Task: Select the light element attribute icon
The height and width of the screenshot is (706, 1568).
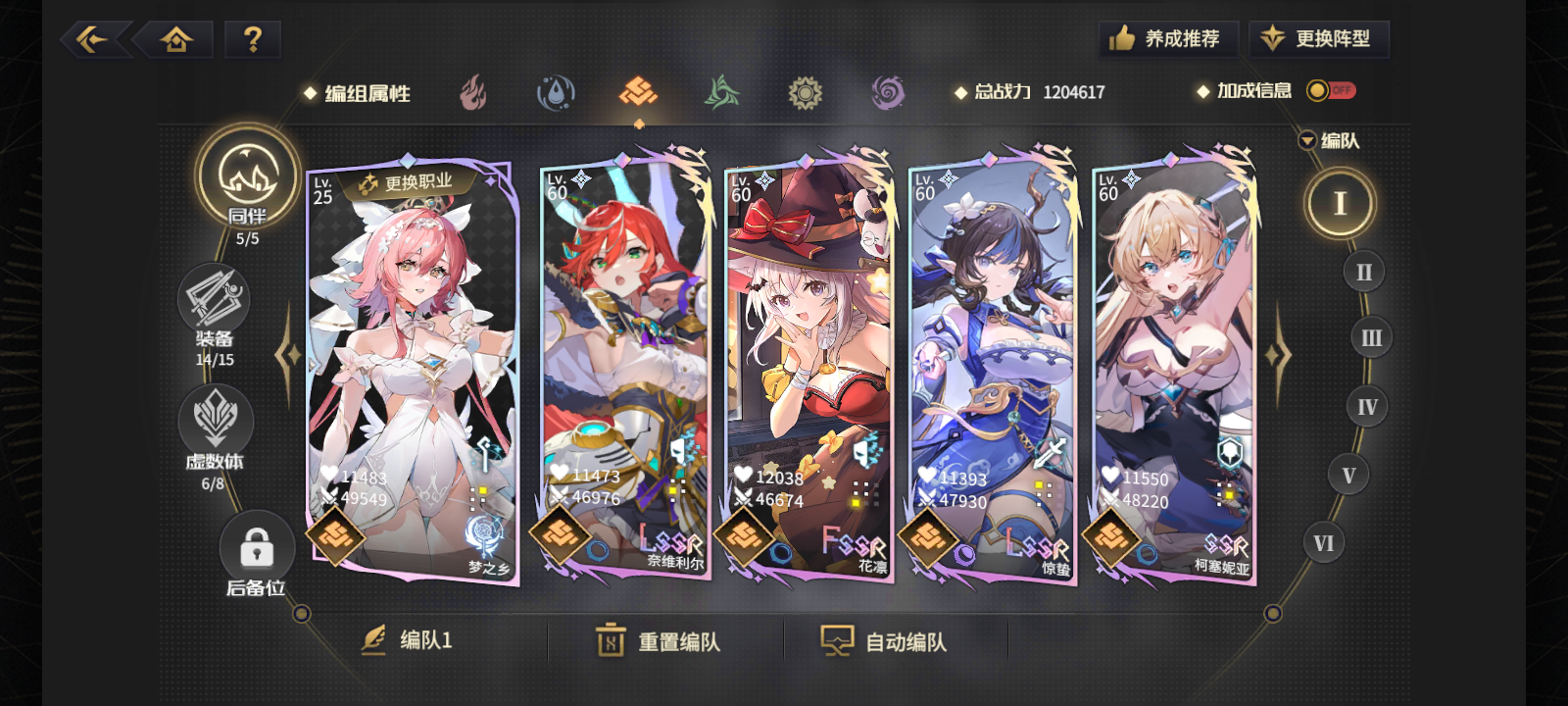Action: pos(806,91)
